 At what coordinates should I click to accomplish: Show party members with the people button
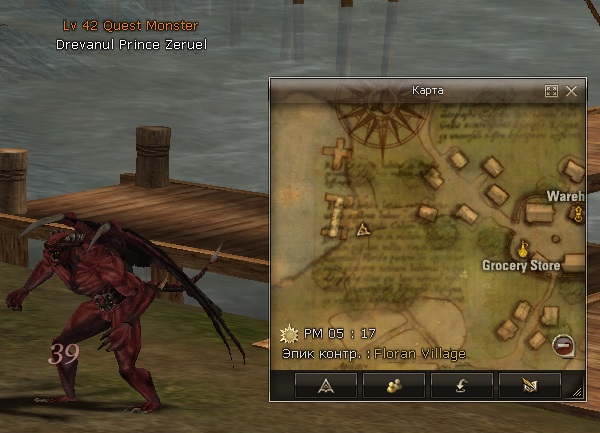tap(394, 384)
